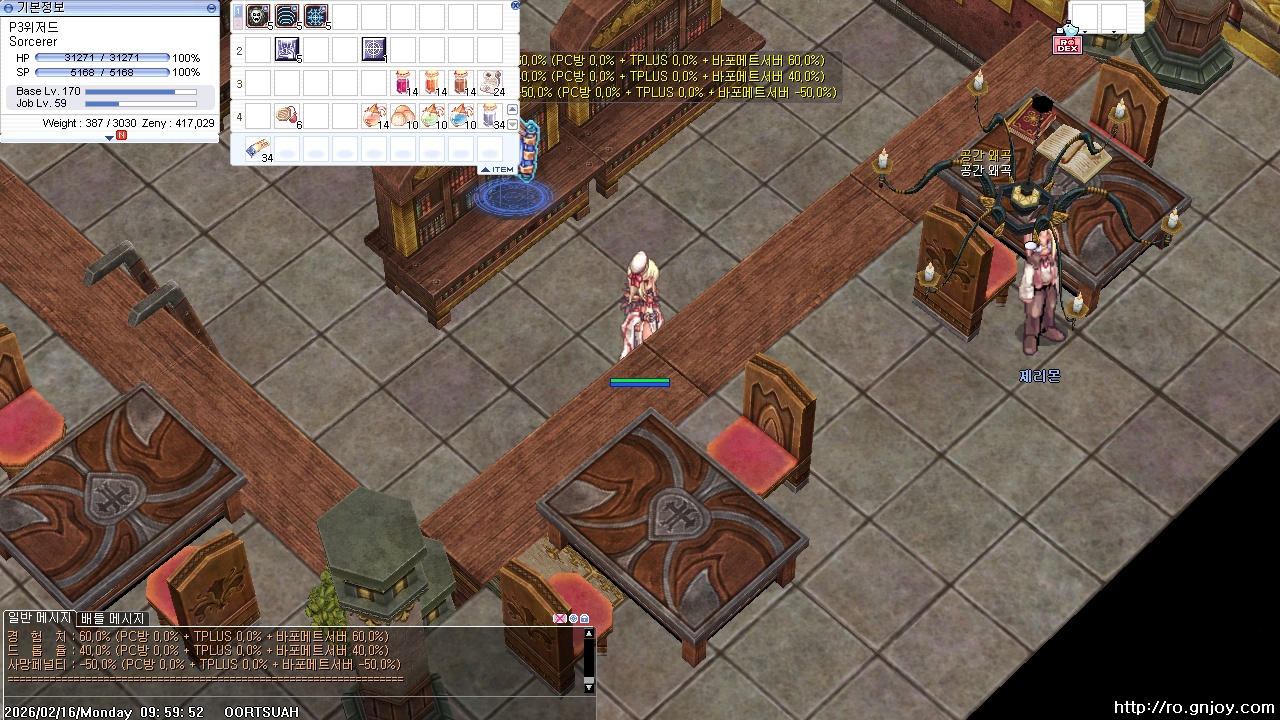1280x720 pixels.
Task: Use the ticket item with count 34
Action: 258,149
